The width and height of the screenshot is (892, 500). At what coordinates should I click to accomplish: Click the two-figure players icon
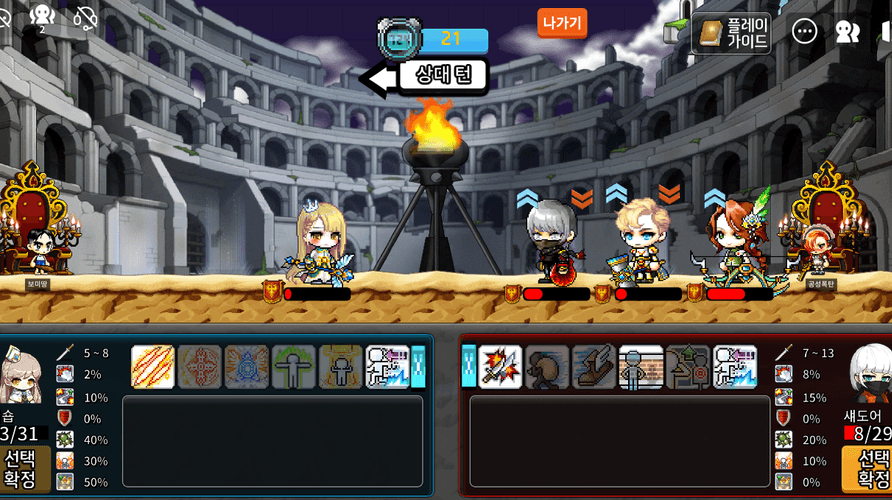click(x=847, y=32)
